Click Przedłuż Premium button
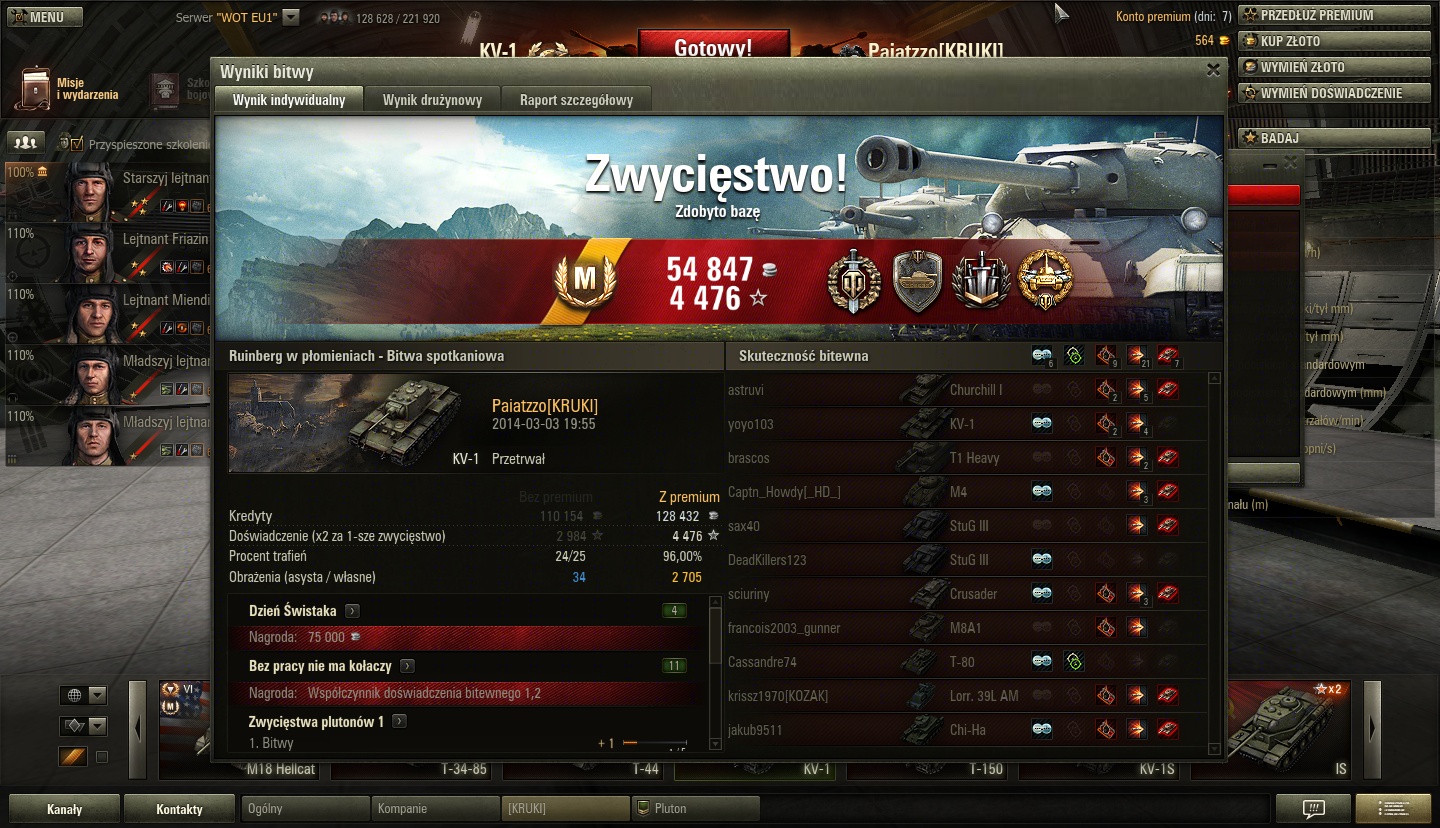This screenshot has height=828, width=1440. click(1334, 15)
